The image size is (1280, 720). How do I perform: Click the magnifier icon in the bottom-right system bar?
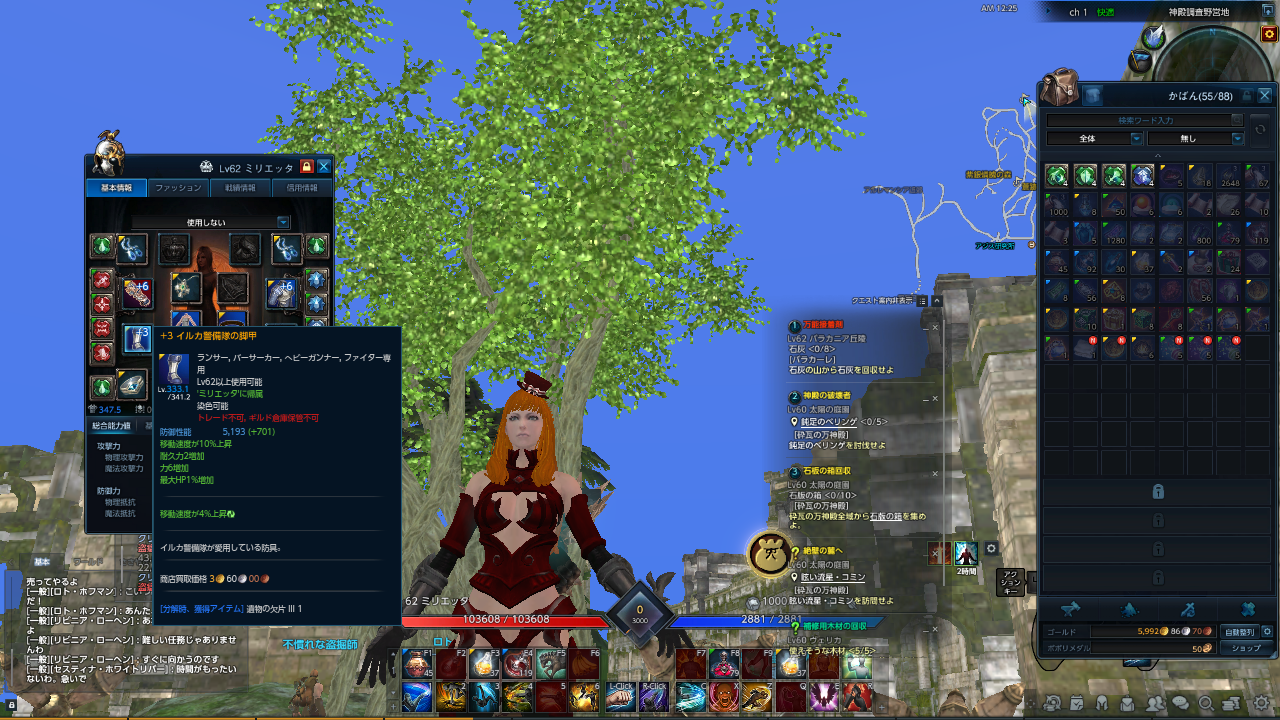pyautogui.click(x=1207, y=703)
